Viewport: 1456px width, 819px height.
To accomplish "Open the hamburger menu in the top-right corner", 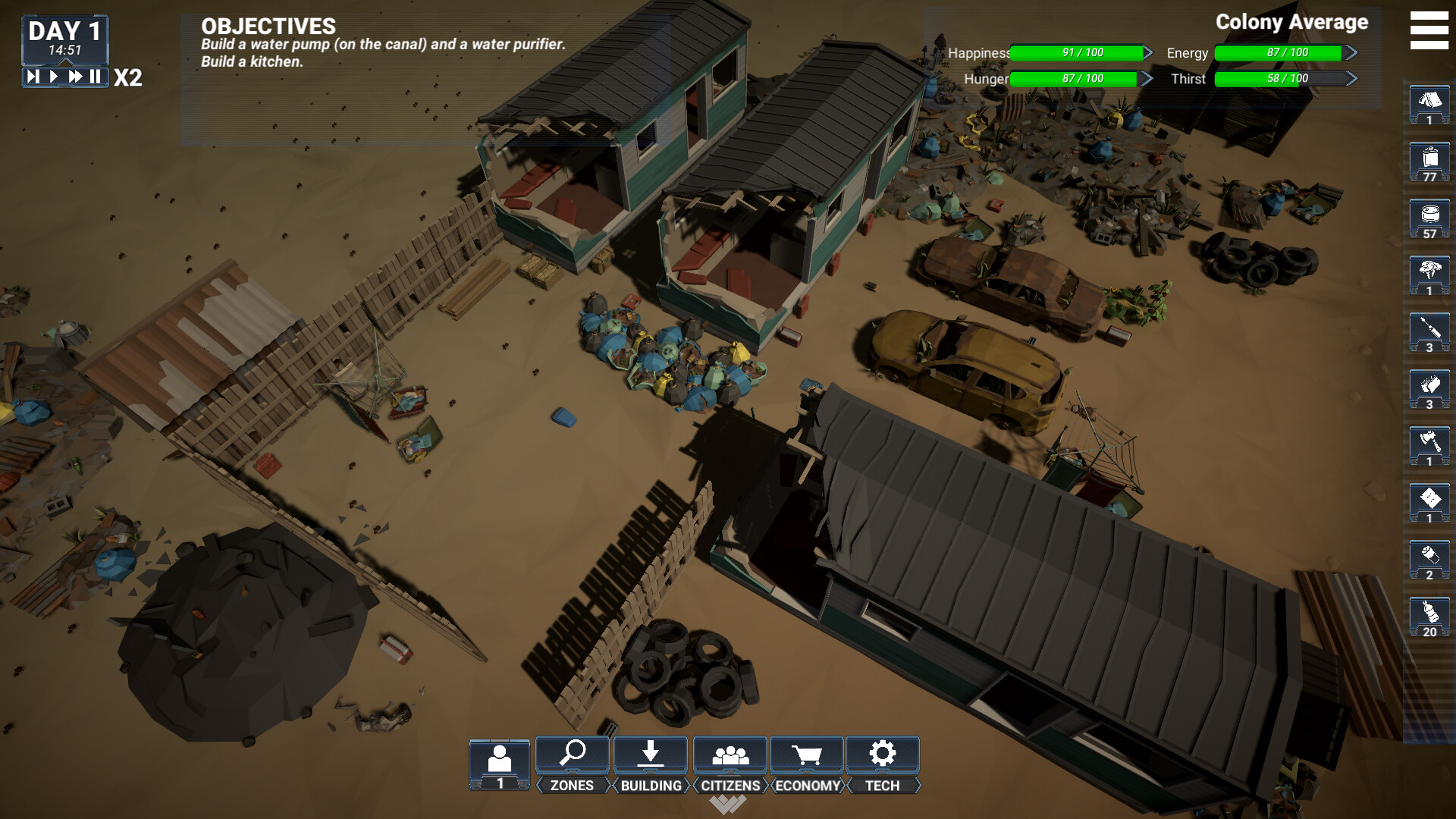I will pos(1428,30).
